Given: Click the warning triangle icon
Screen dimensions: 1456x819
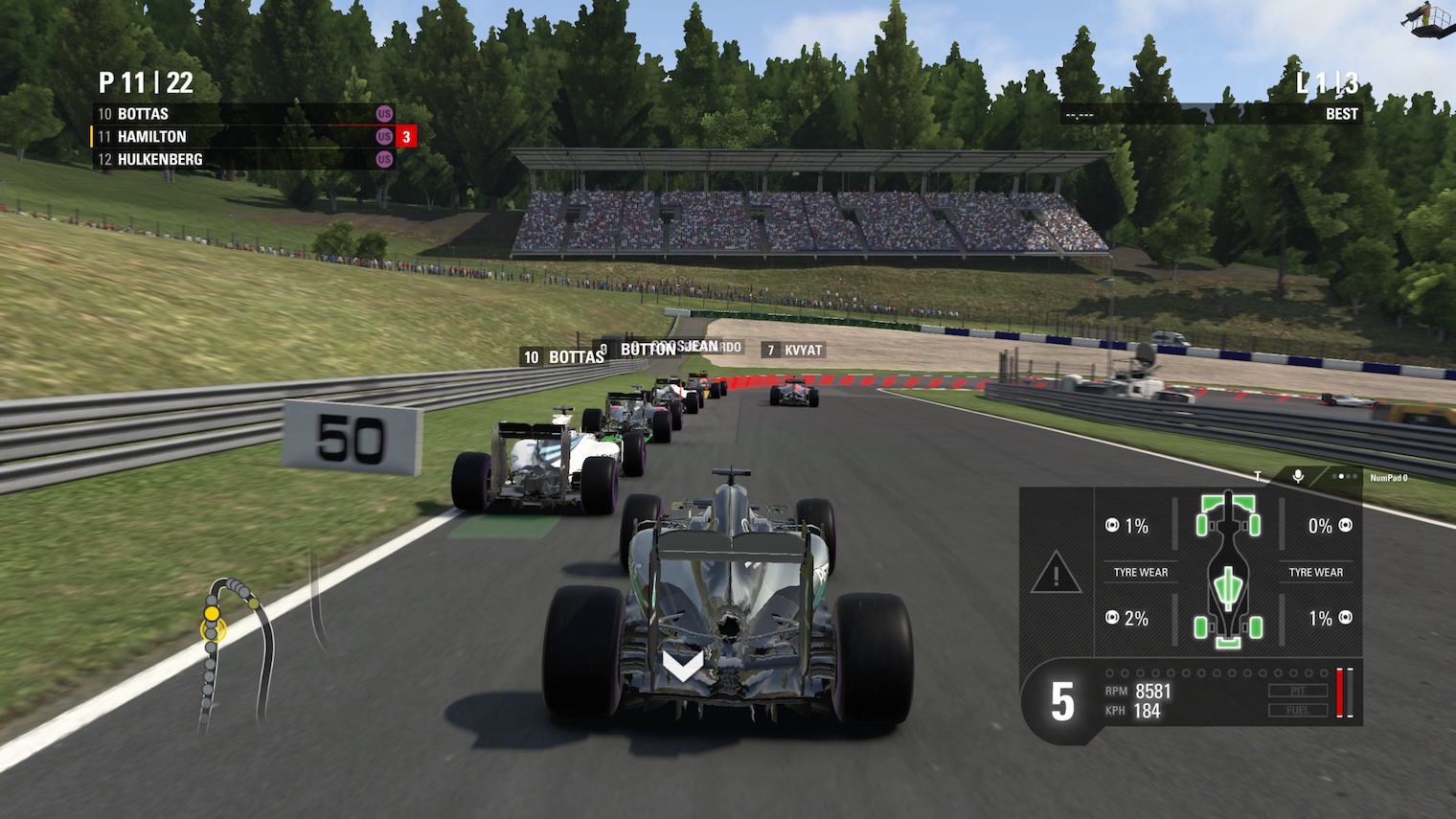Looking at the screenshot, I should pyautogui.click(x=1056, y=573).
